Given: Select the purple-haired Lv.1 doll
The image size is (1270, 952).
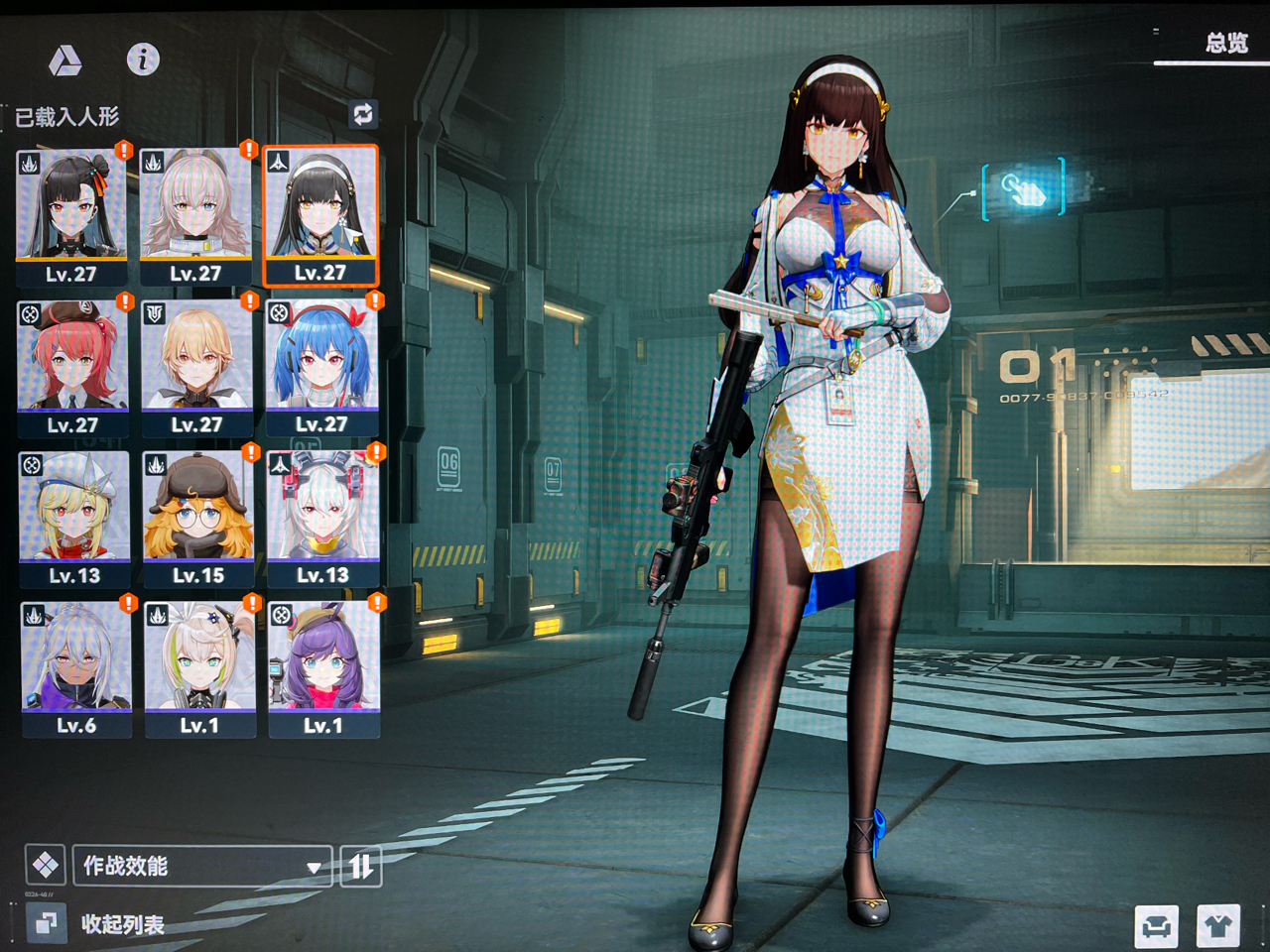Looking at the screenshot, I should [323, 668].
